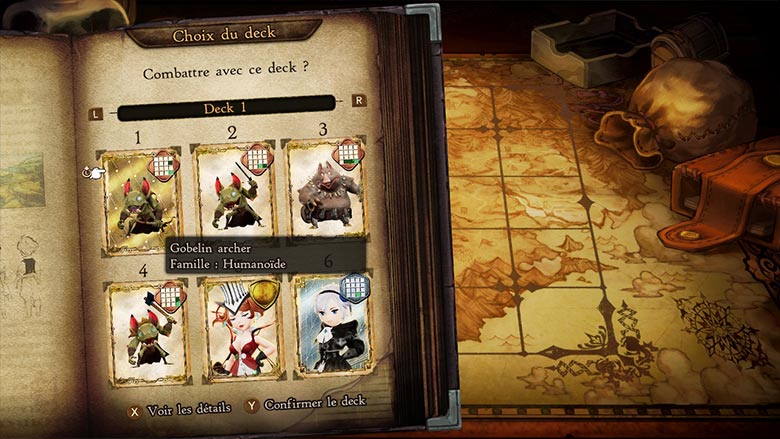Select the white-haired girl card

[332, 326]
